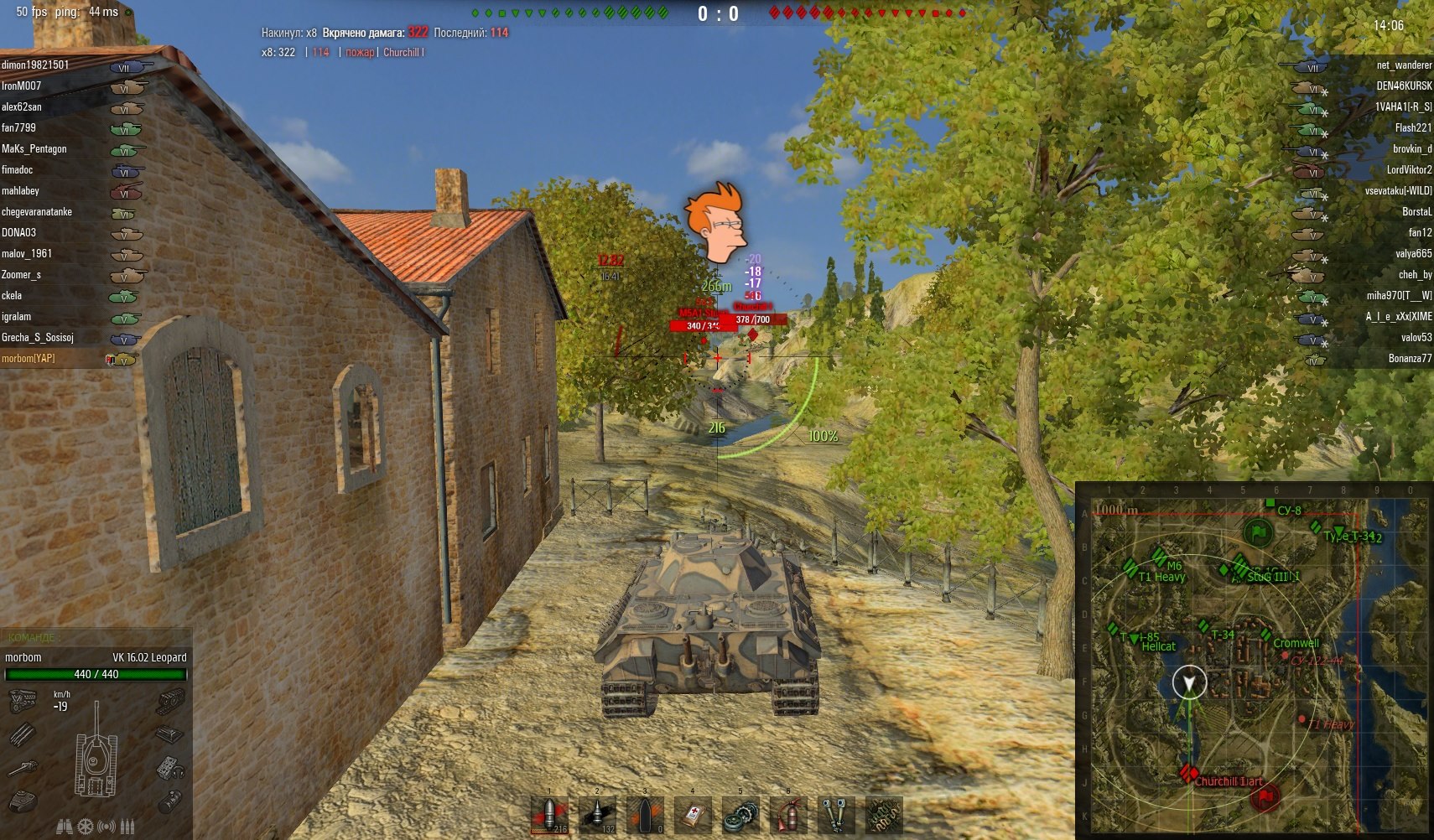Click the green allied base flag on minimap

(x=1257, y=532)
